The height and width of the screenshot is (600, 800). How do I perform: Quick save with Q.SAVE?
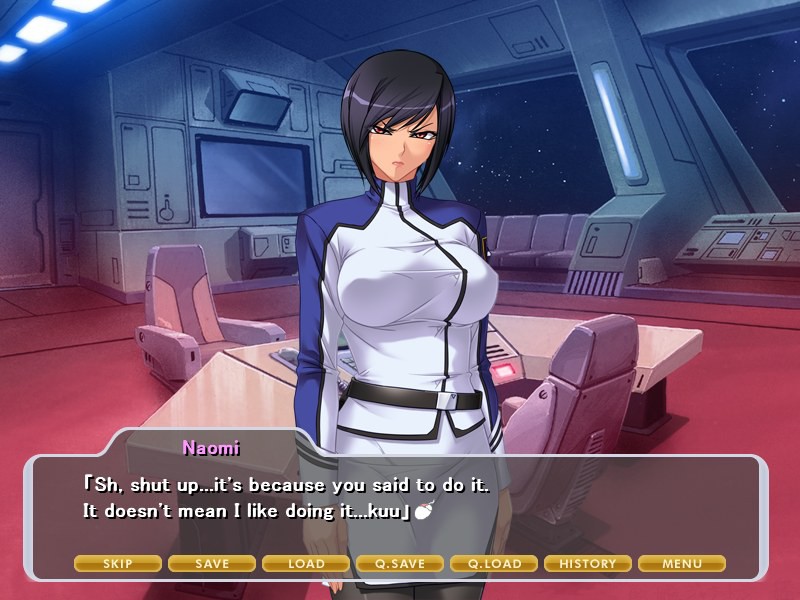coord(400,564)
